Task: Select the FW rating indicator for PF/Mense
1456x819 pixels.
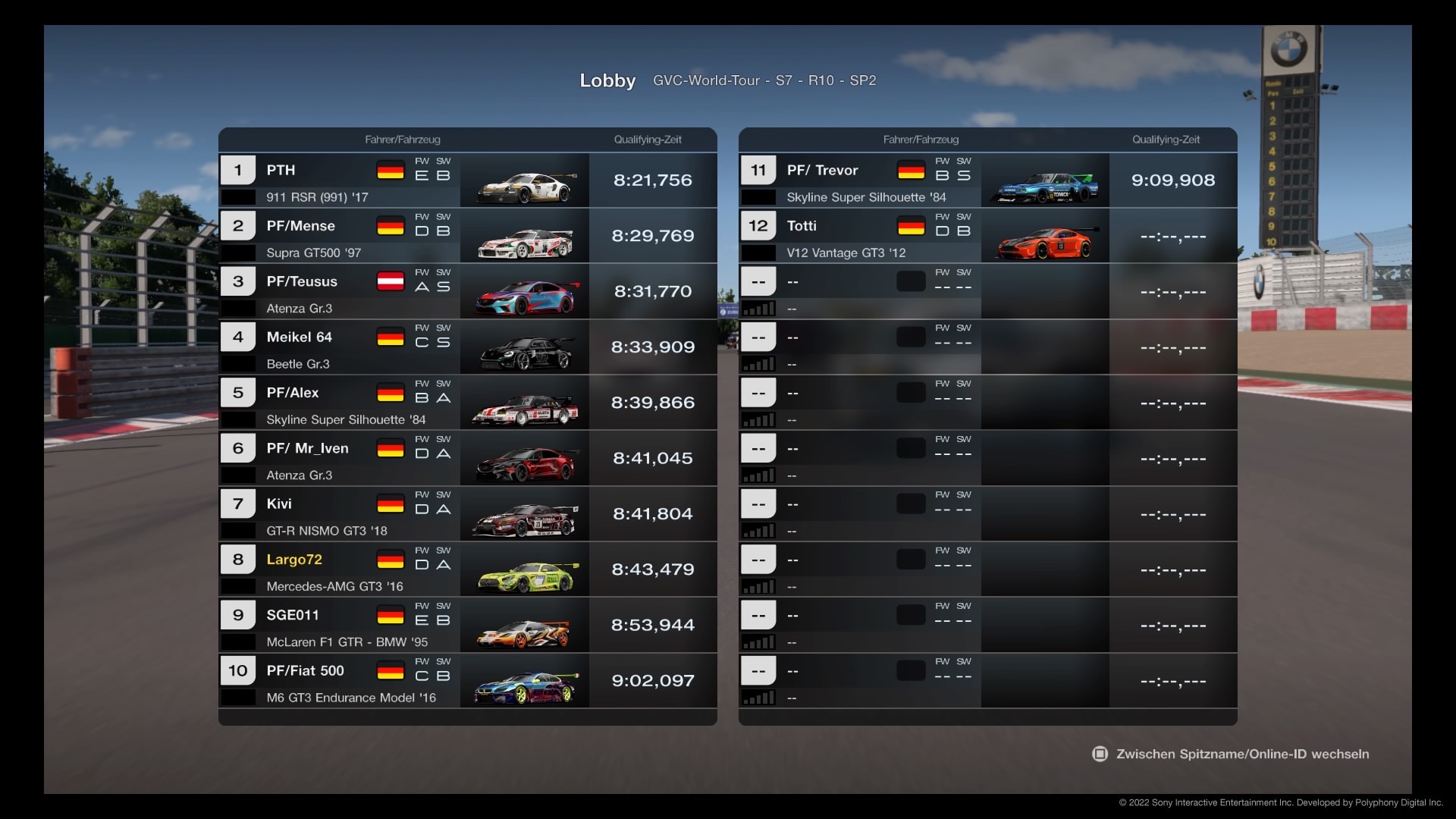Action: tap(422, 225)
